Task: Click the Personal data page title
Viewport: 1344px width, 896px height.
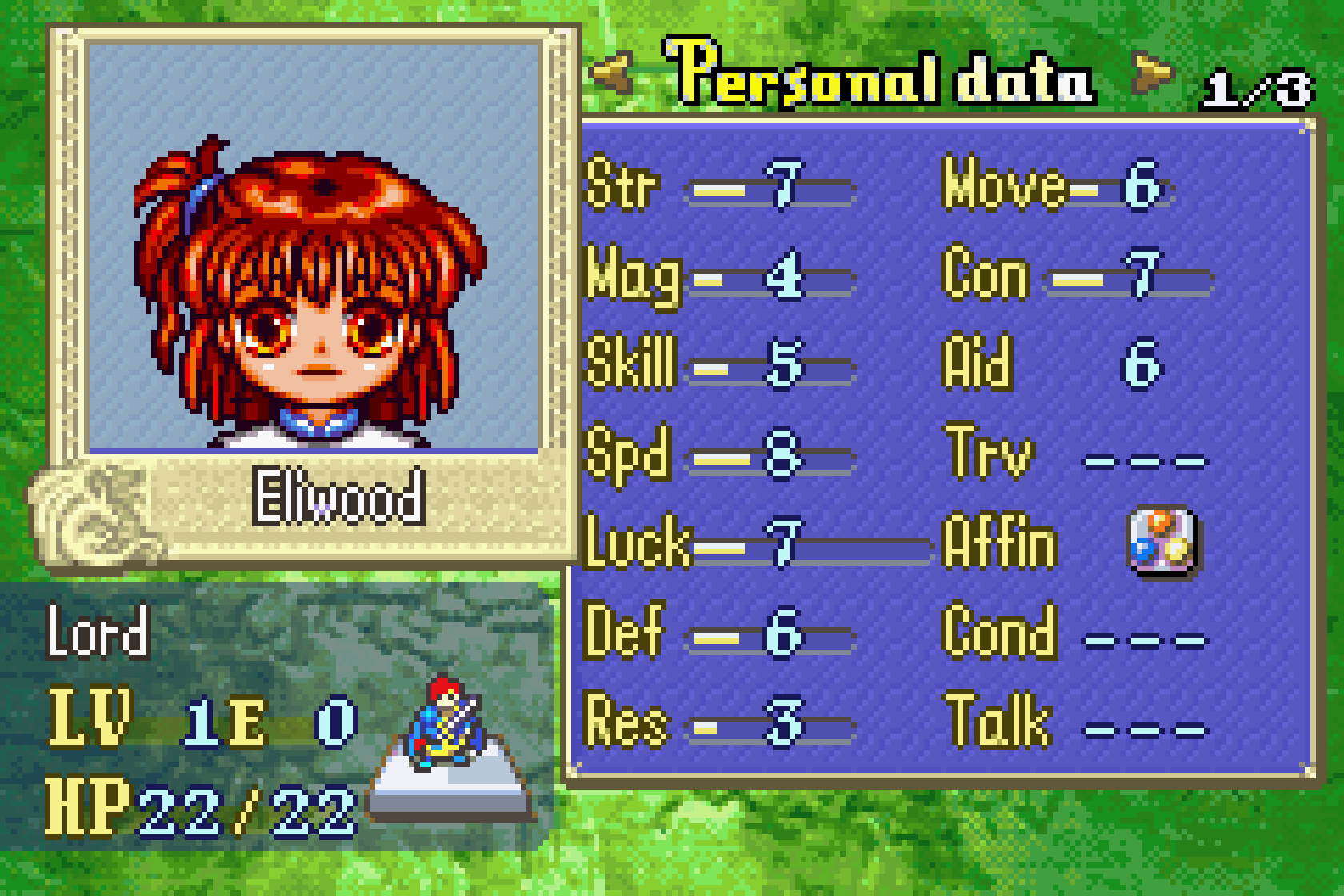Action: click(880, 75)
